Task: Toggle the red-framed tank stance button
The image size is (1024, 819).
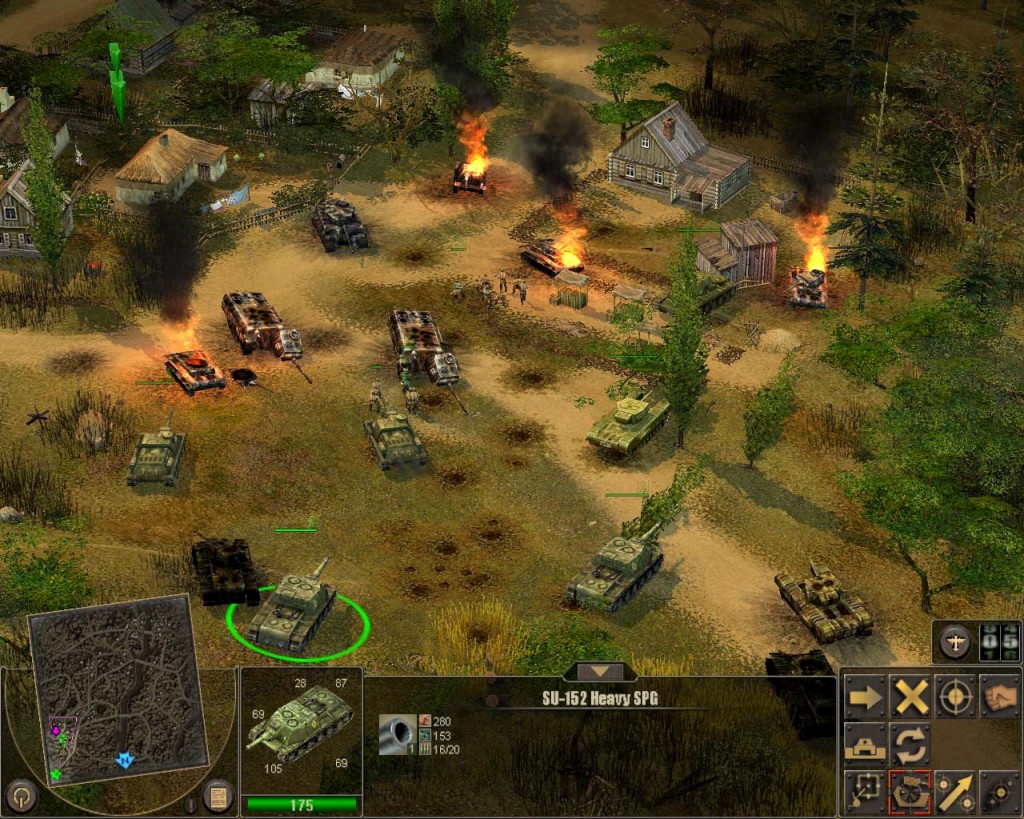Action: (x=911, y=791)
